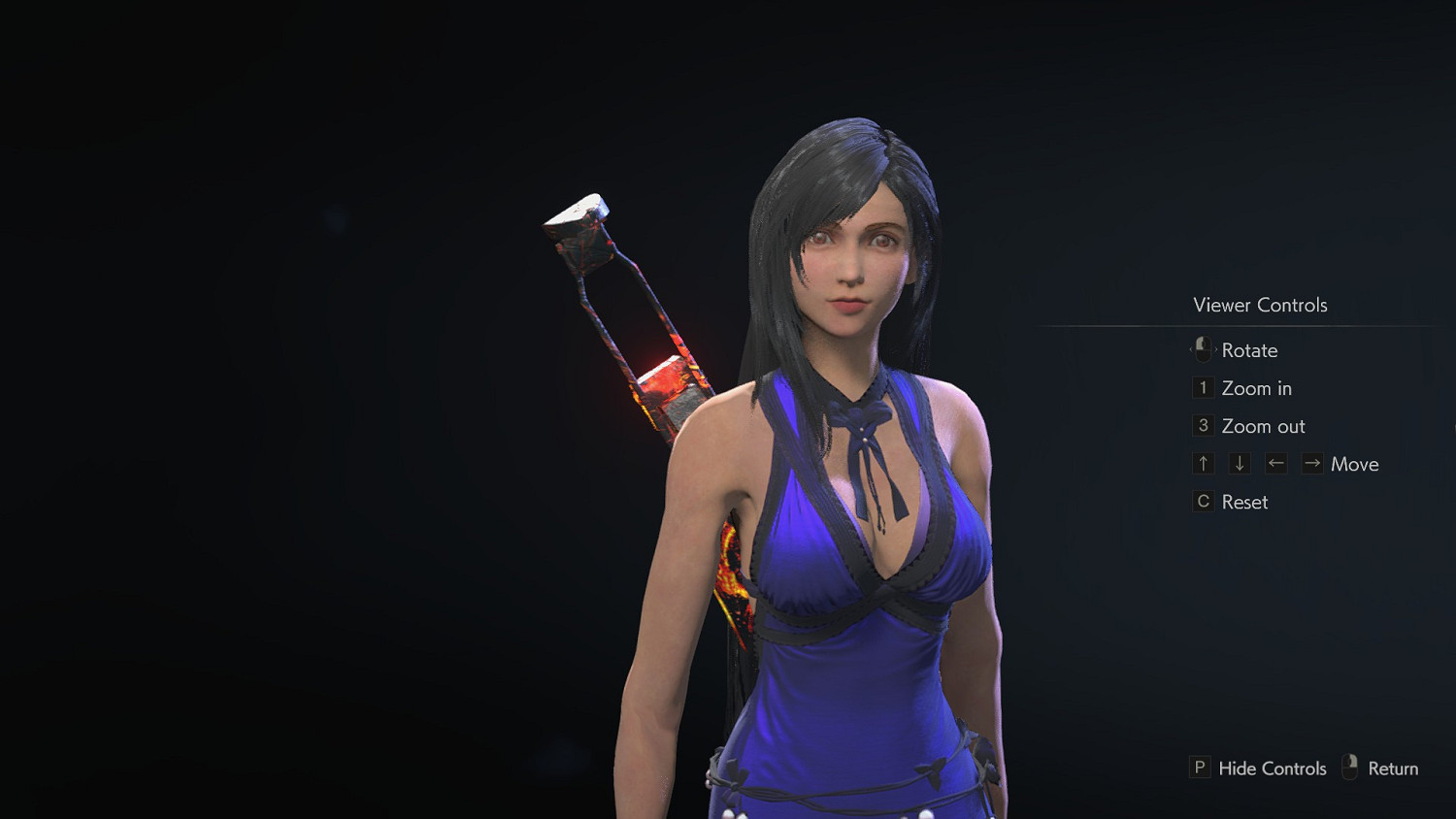Screen dimensions: 1456x819
Task: Click the right arrow key icon next to Move
Action: click(1311, 463)
